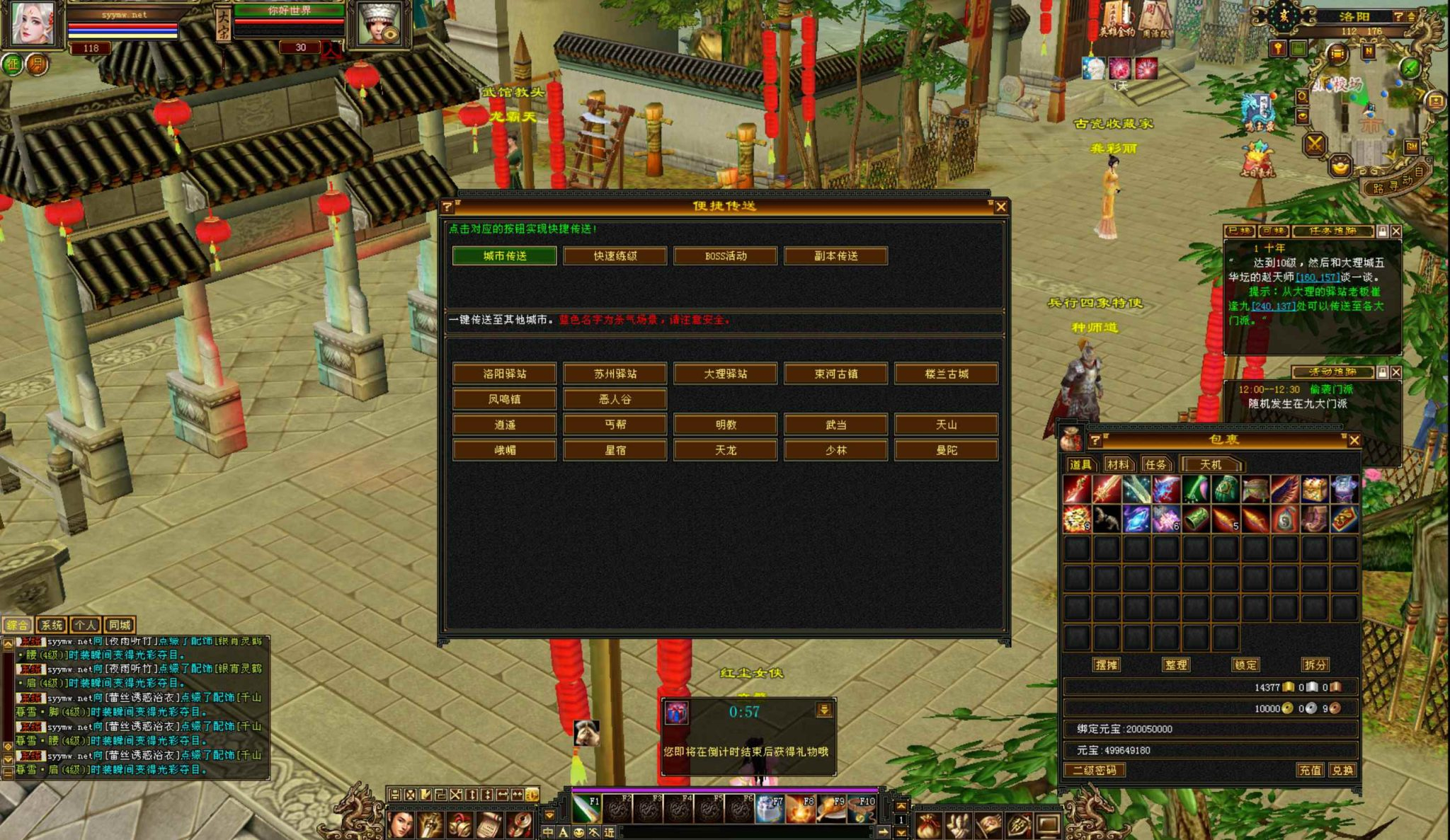Viewport: 1450px width, 840px height.
Task: Switch chat to the 系统 tab
Action: 51,625
